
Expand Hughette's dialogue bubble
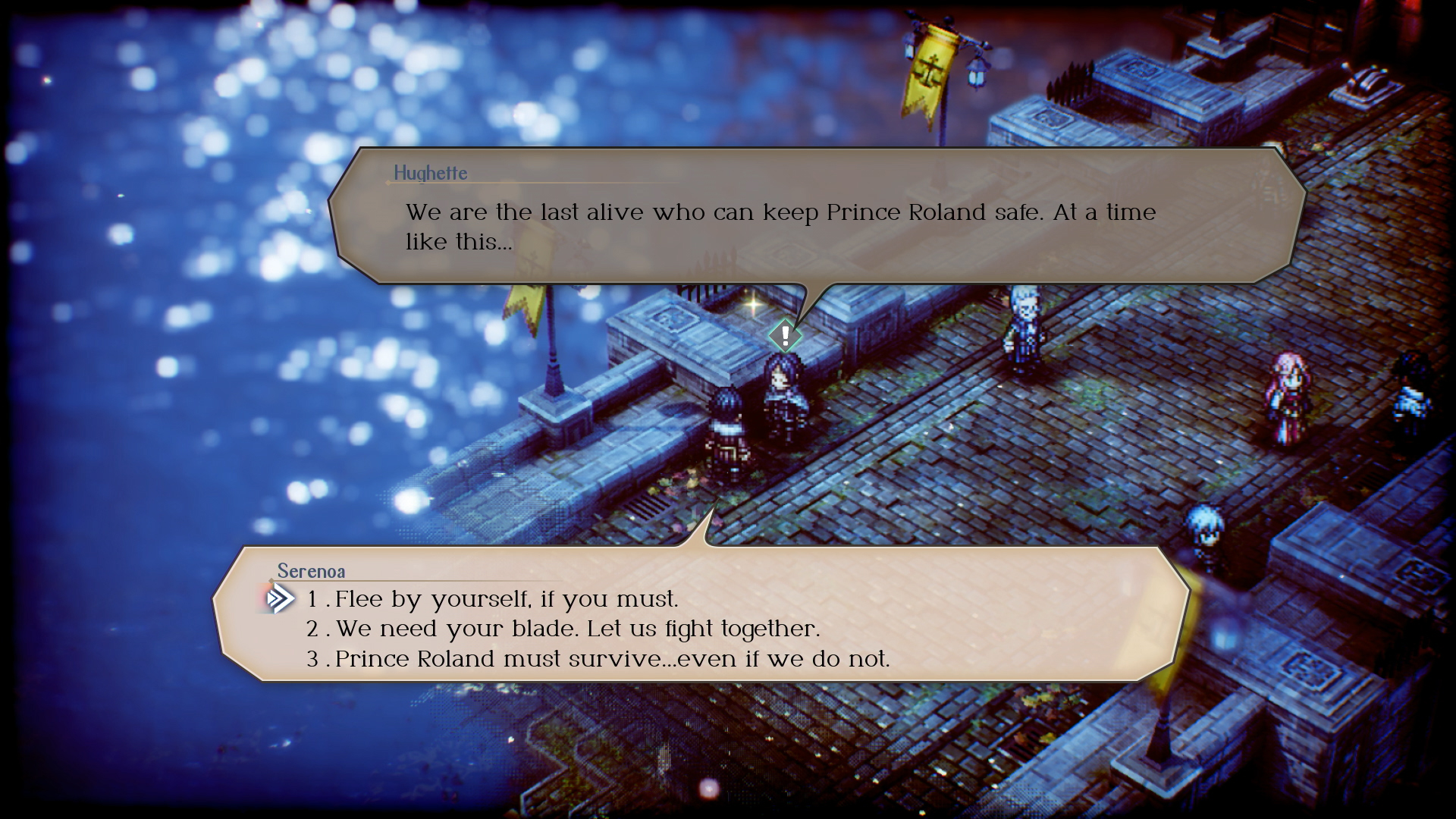pos(804,220)
